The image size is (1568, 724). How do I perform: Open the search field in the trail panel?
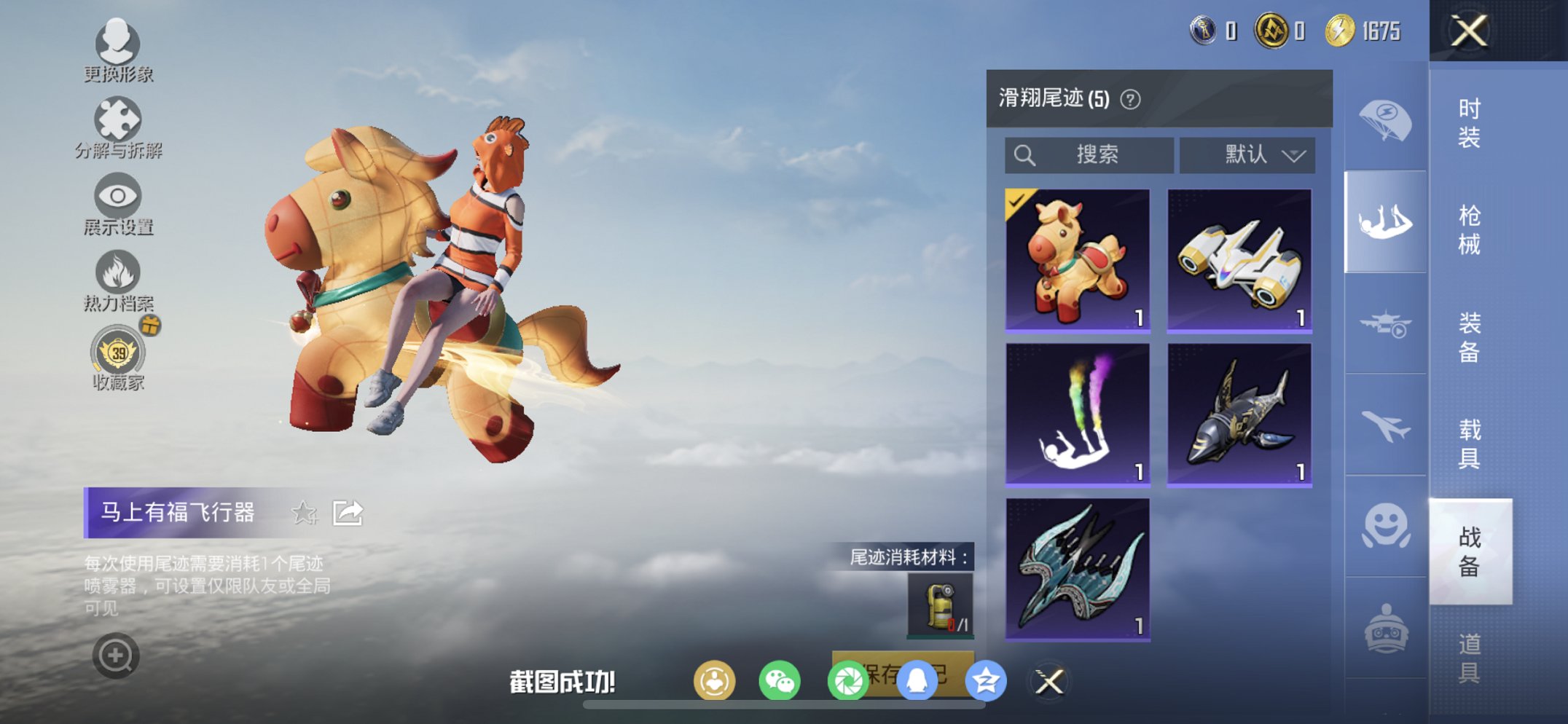1090,154
